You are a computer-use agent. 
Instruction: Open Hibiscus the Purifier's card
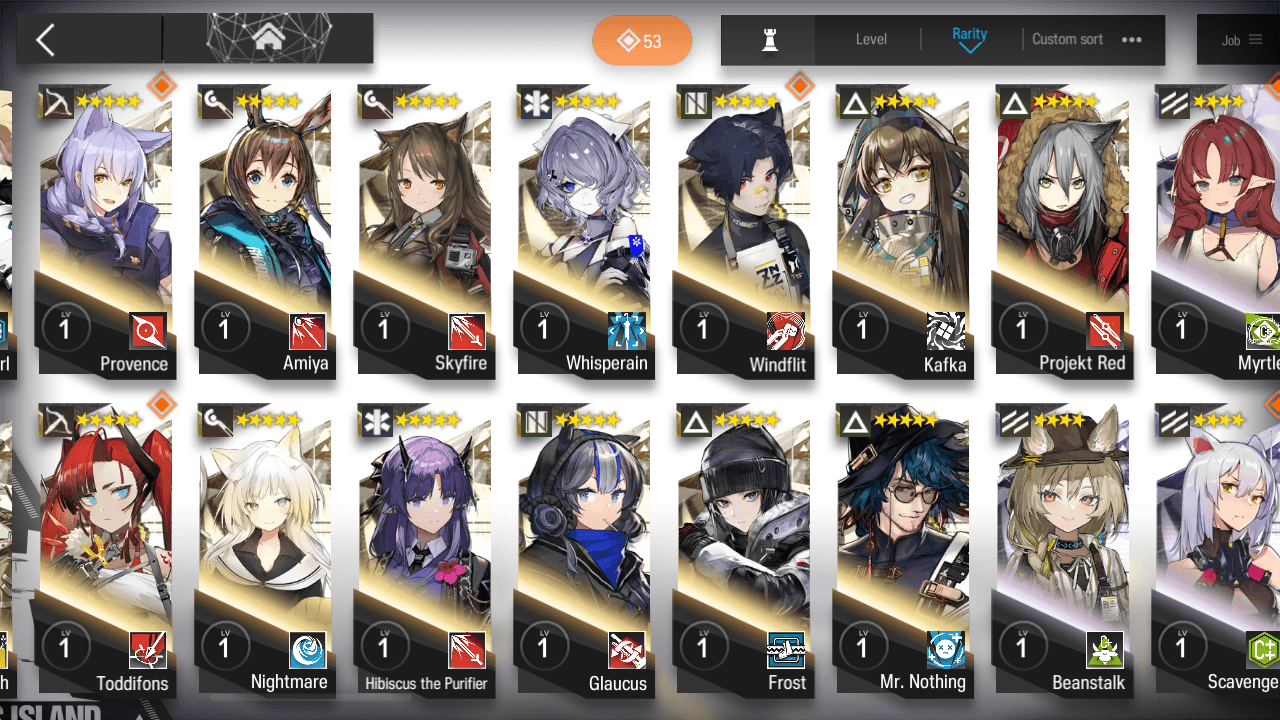(x=424, y=550)
